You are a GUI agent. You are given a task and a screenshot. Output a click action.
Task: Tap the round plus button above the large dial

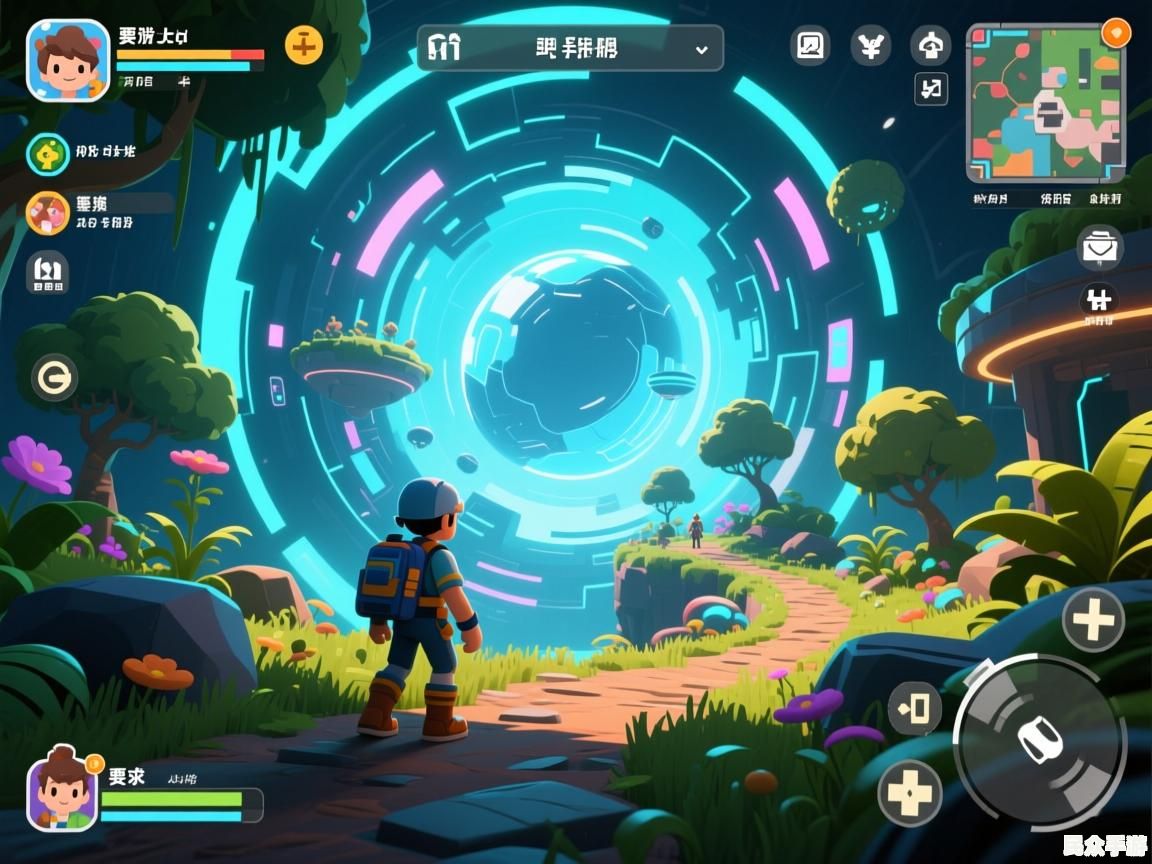pyautogui.click(x=1093, y=620)
